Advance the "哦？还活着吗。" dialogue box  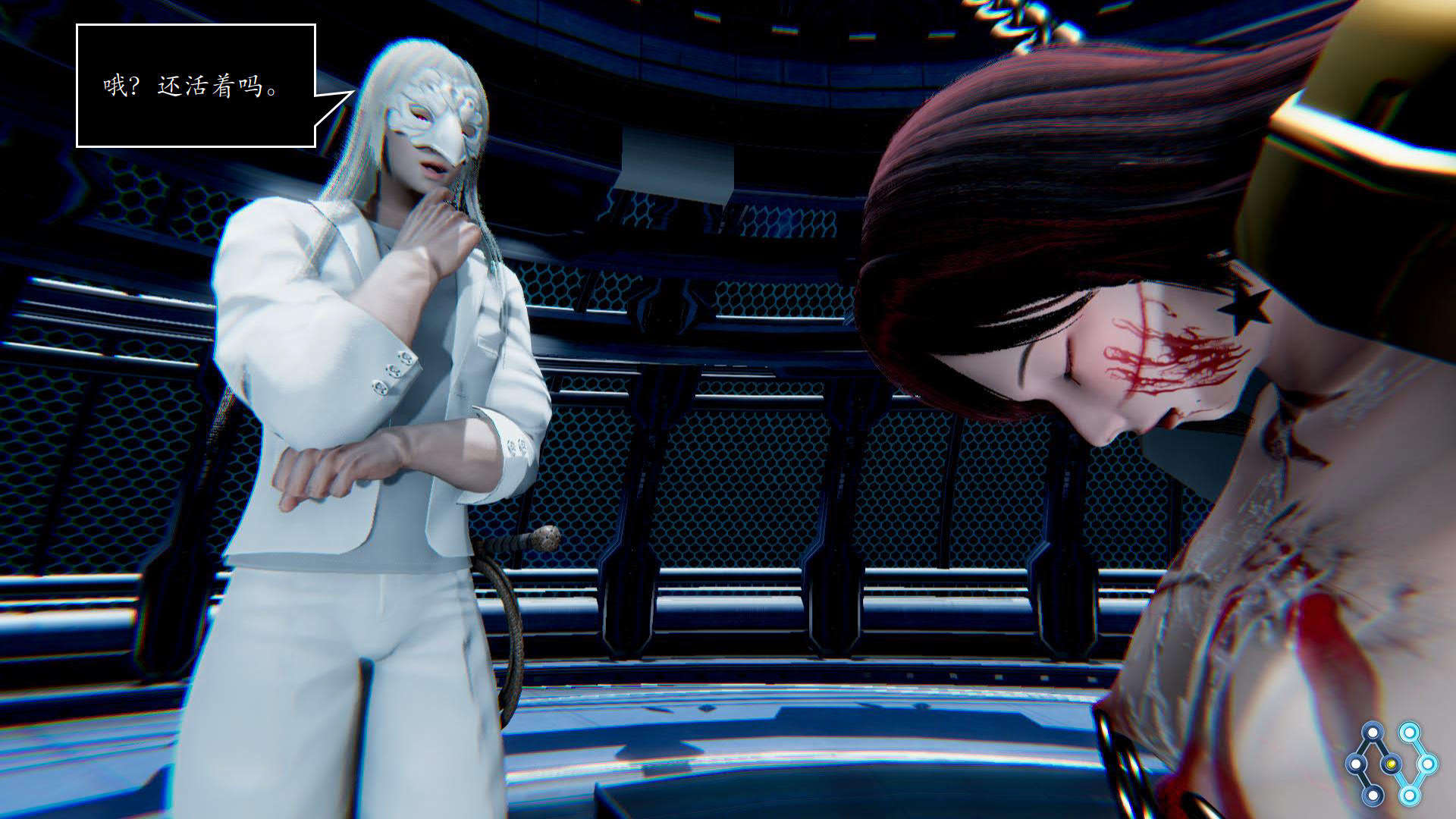196,86
